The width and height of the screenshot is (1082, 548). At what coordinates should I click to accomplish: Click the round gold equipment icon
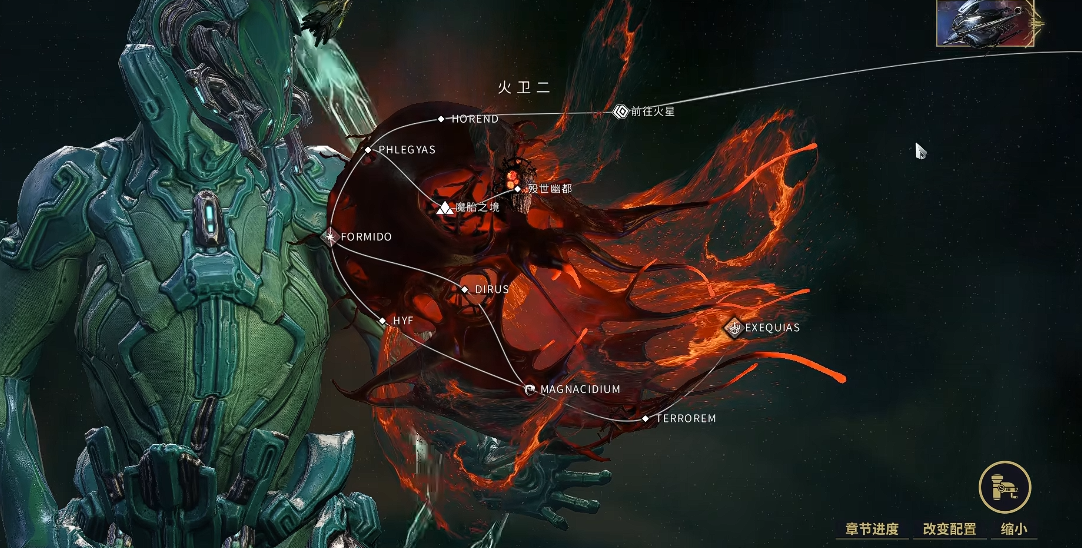click(1004, 489)
